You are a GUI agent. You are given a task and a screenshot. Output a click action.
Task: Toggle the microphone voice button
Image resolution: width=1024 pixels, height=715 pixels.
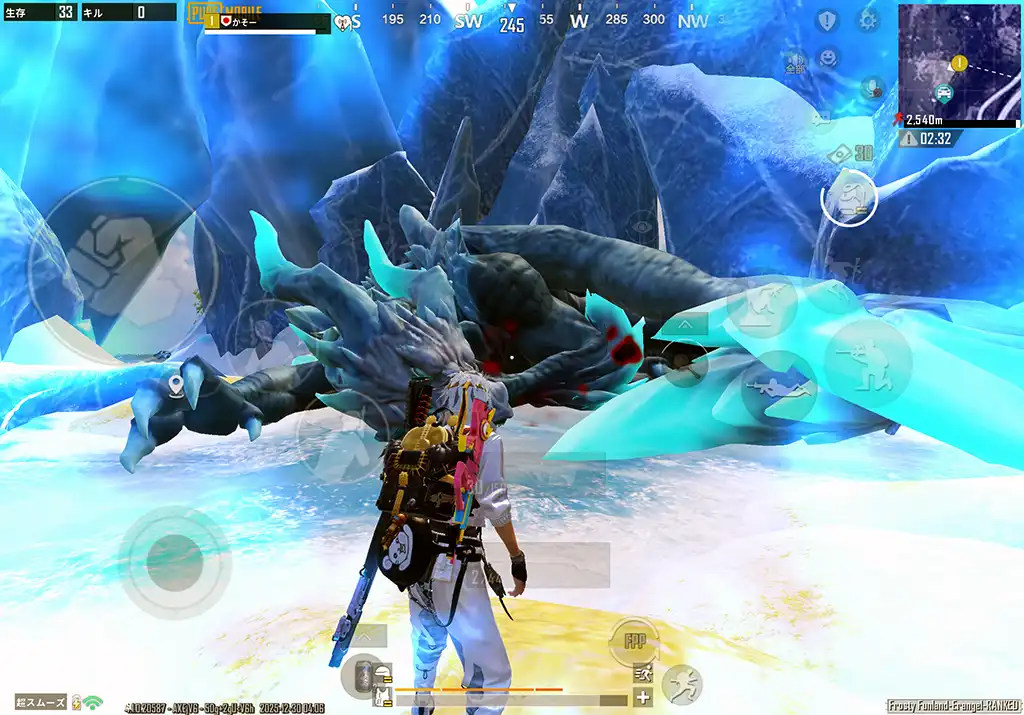[871, 88]
